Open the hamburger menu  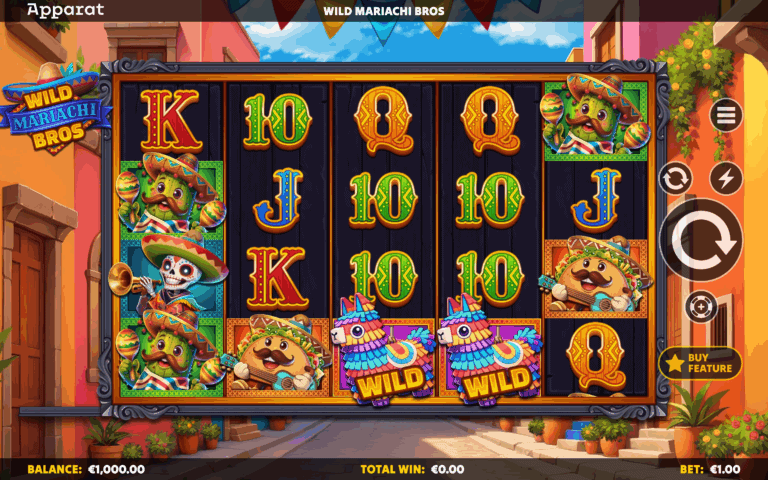(x=726, y=115)
